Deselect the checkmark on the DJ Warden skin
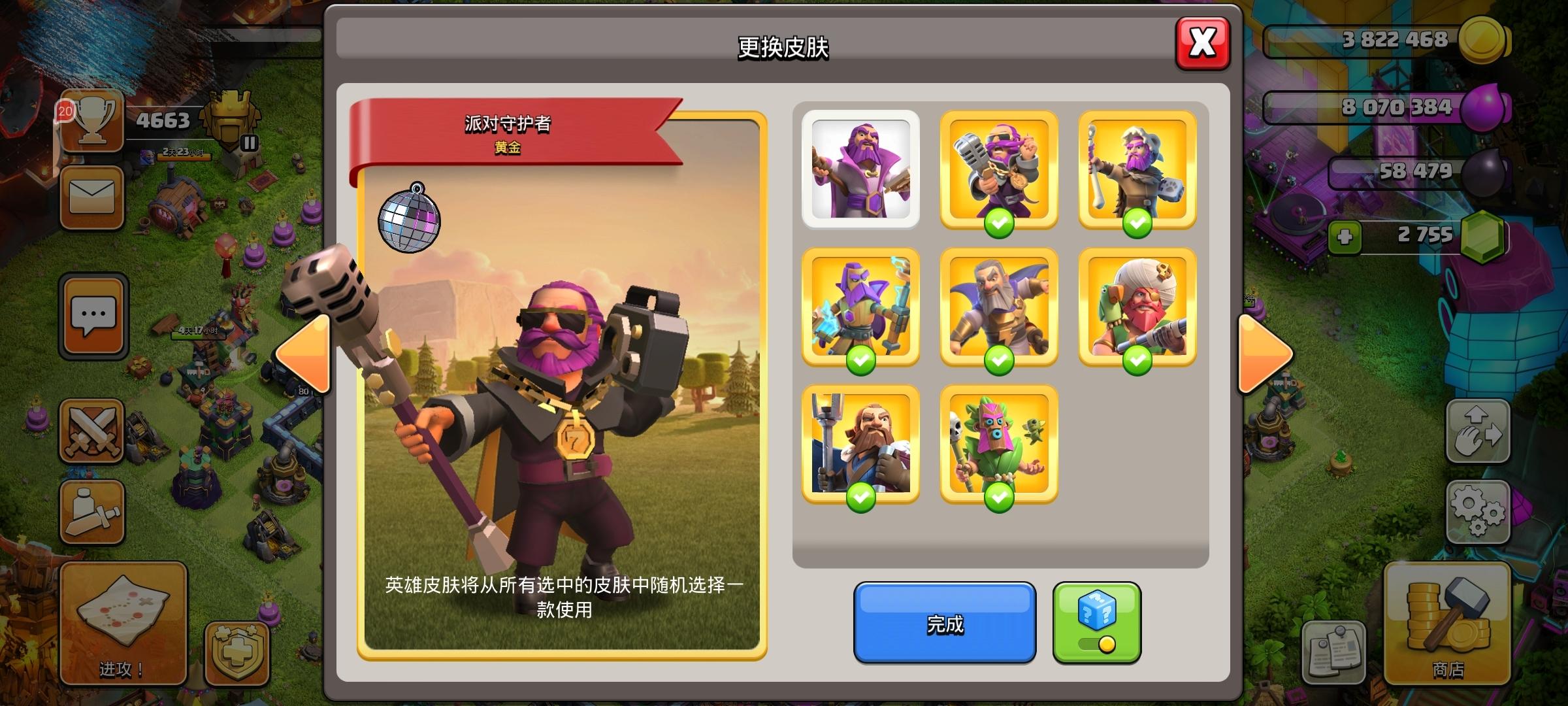 point(1000,223)
